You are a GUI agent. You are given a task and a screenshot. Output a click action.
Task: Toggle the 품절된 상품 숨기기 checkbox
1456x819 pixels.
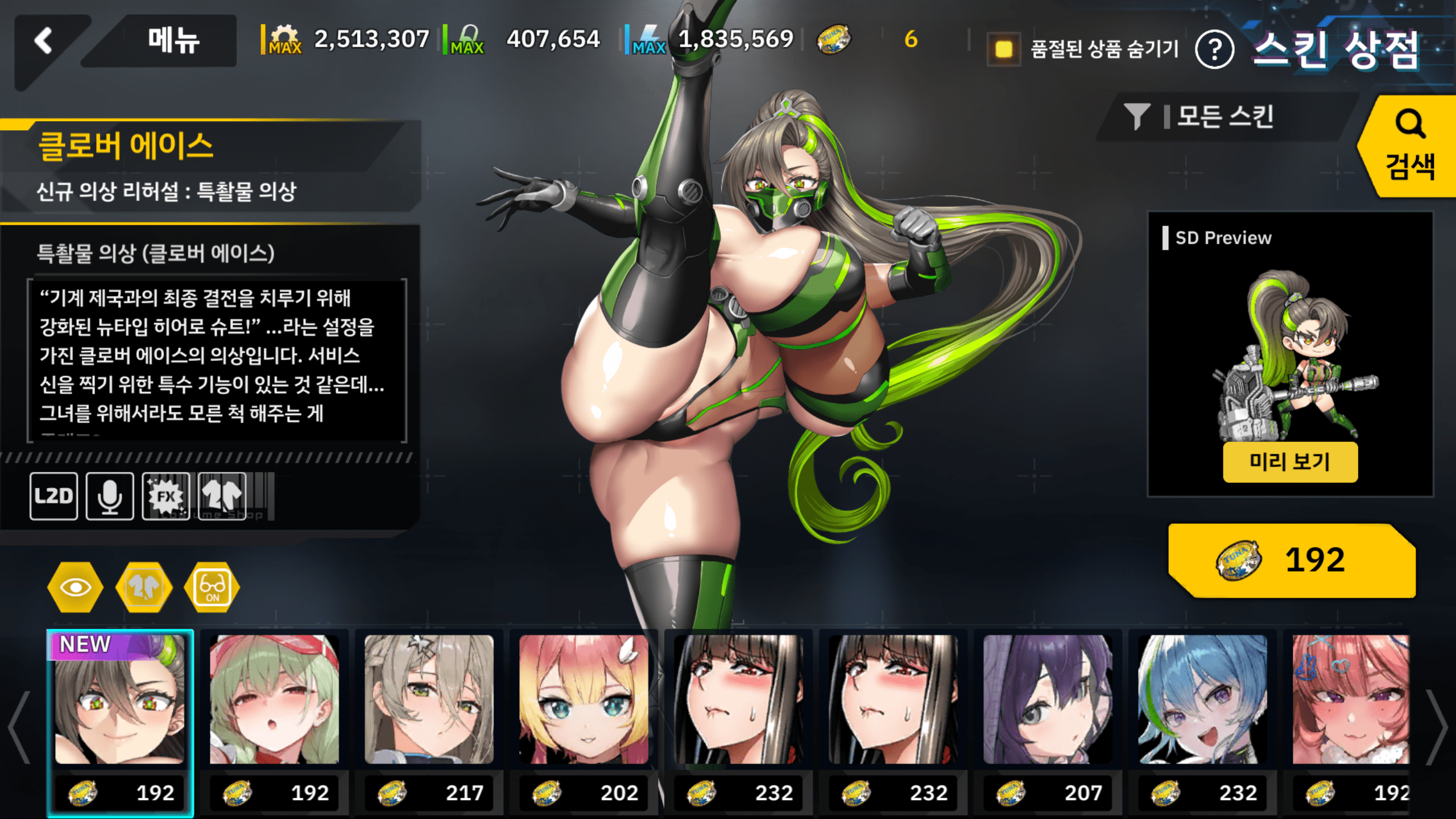[x=1003, y=49]
